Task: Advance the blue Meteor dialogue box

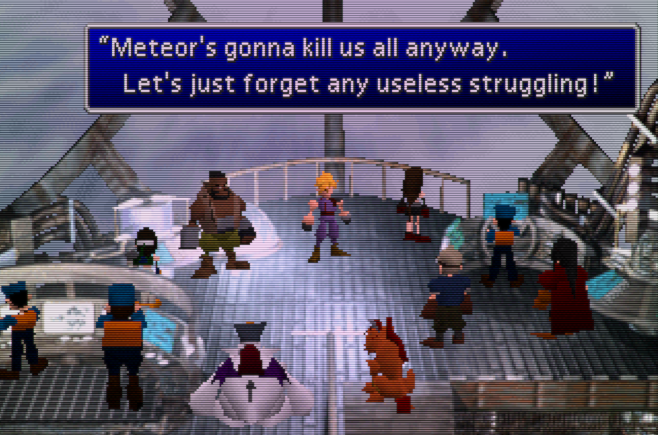Action: click(x=361, y=66)
